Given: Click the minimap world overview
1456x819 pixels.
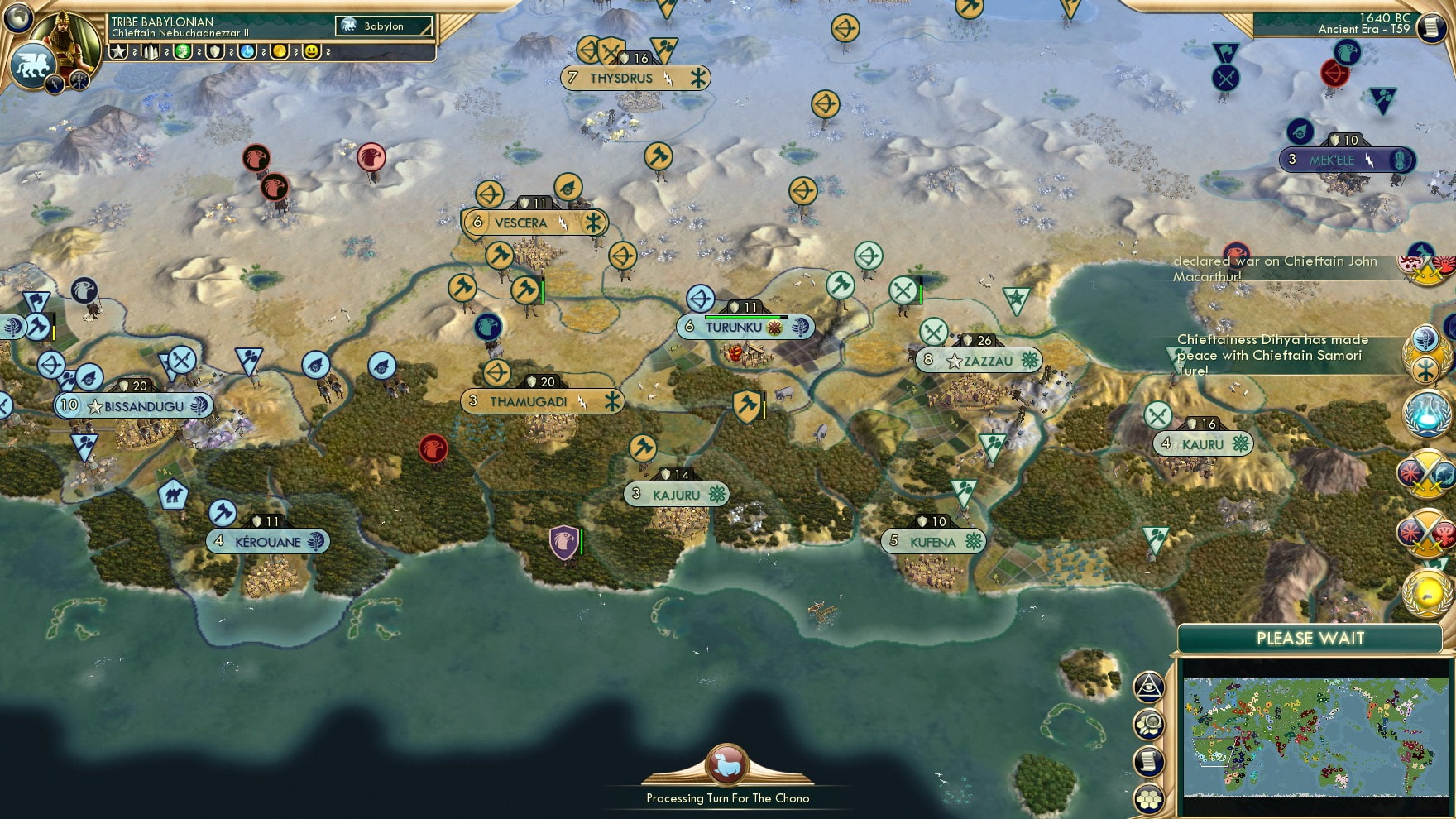Looking at the screenshot, I should click(x=1315, y=736).
